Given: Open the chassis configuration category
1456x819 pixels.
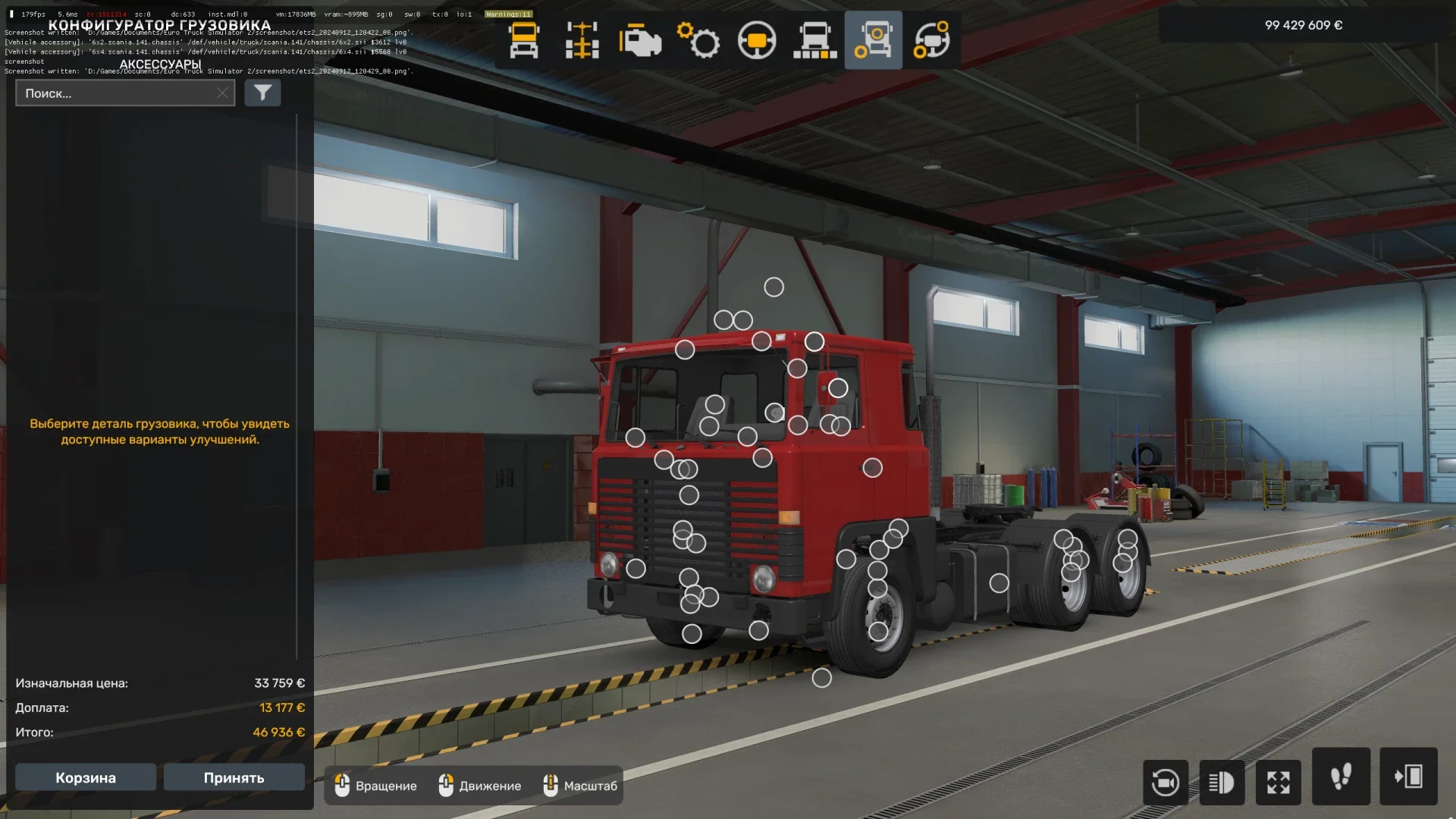Looking at the screenshot, I should tap(580, 39).
